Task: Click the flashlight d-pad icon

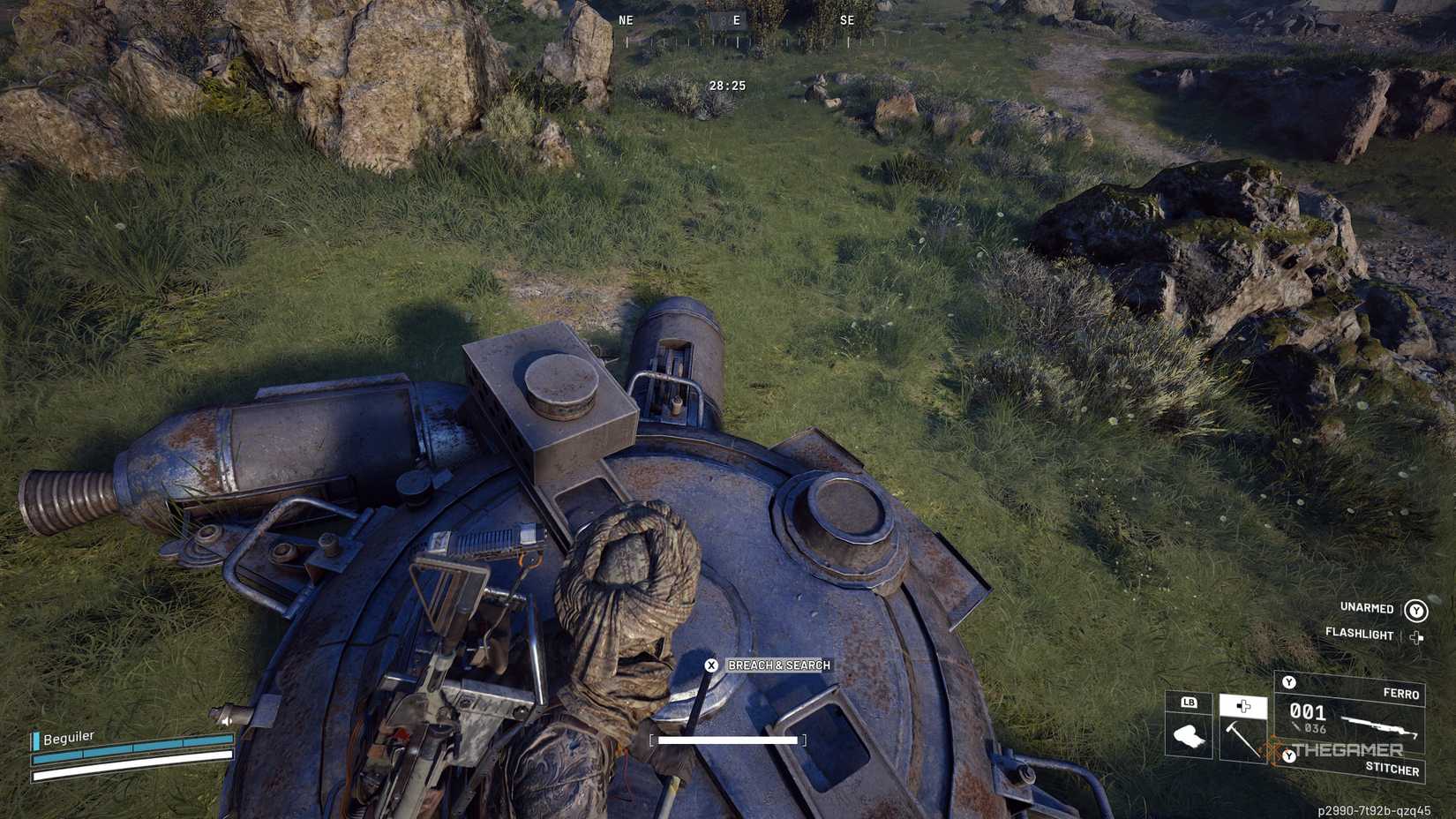Action: (1416, 637)
